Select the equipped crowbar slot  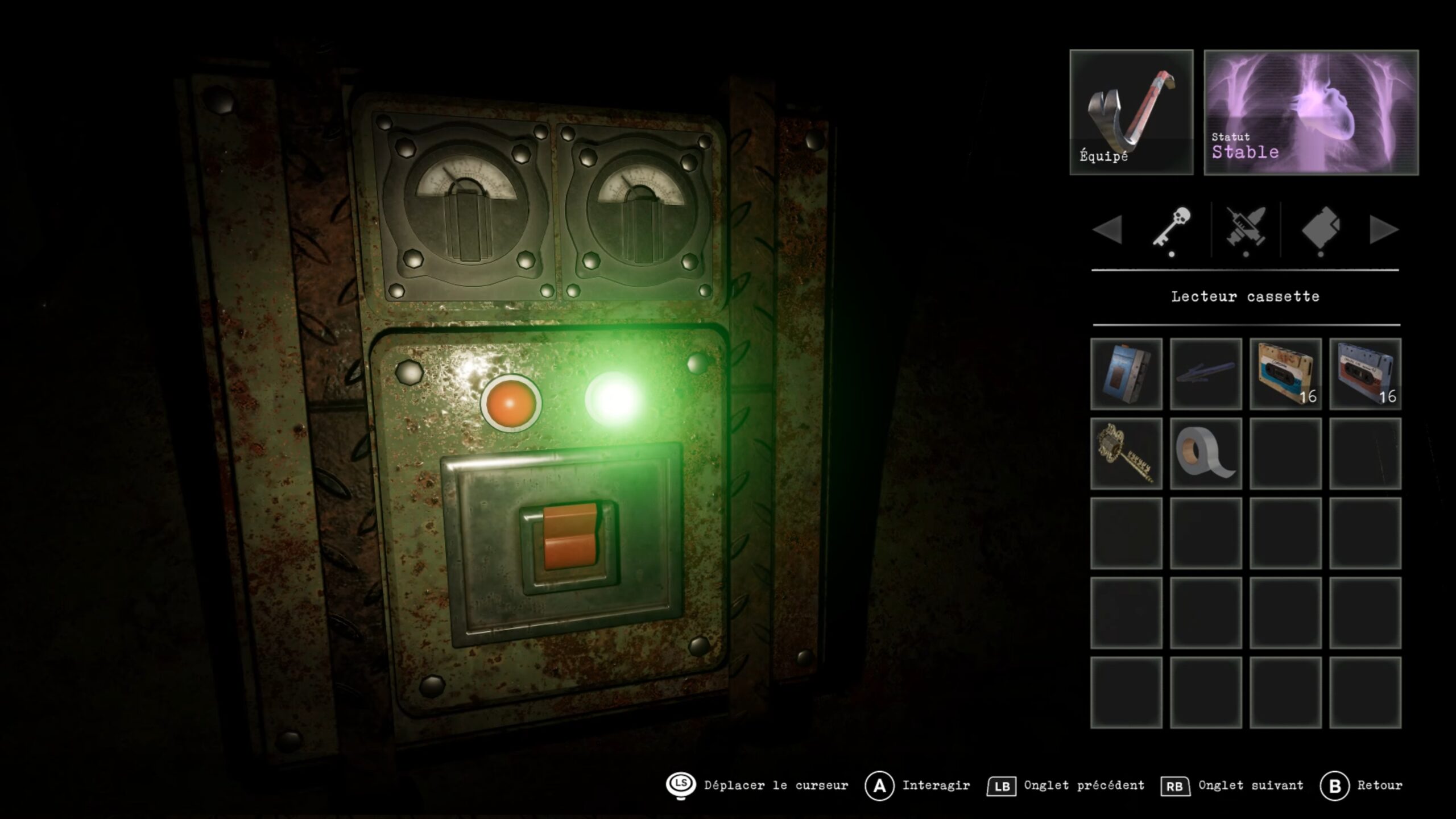click(1131, 112)
